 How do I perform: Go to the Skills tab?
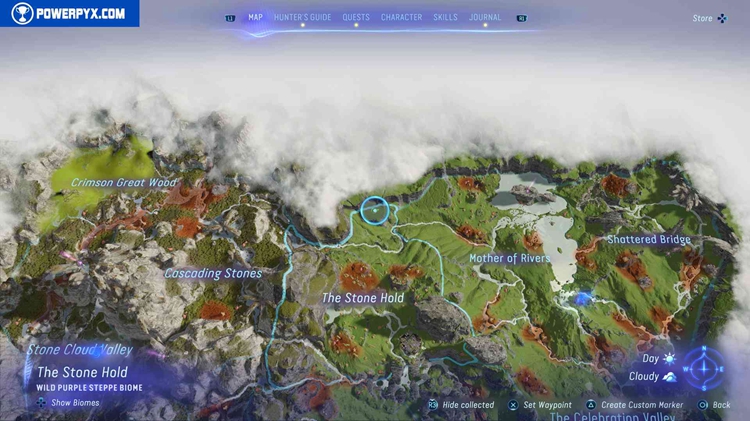tap(446, 17)
